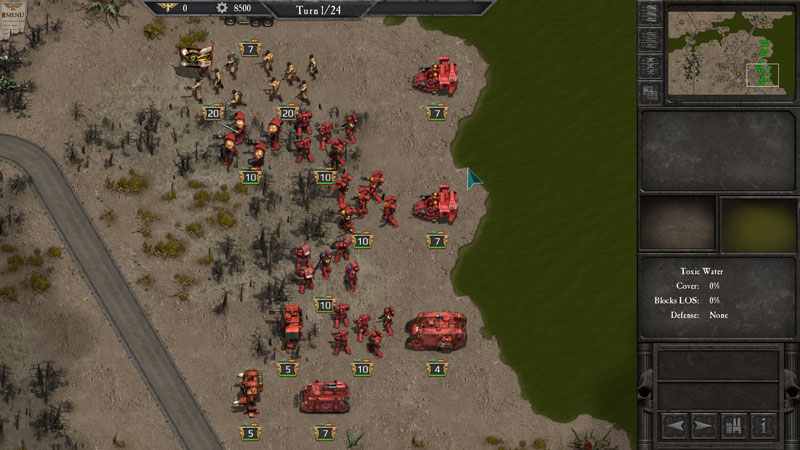Screen dimensions: 800x450
Task: Click the minimap overview
Action: (x=731, y=52)
